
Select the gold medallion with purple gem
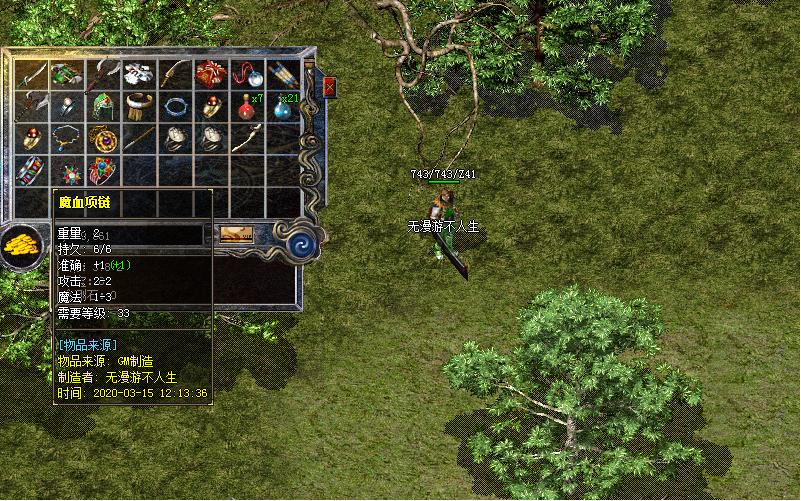point(103,138)
